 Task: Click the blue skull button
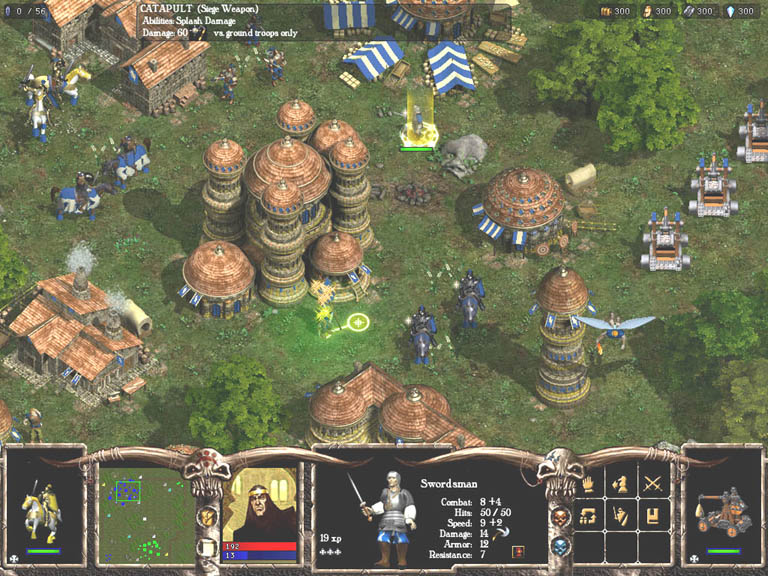561,545
